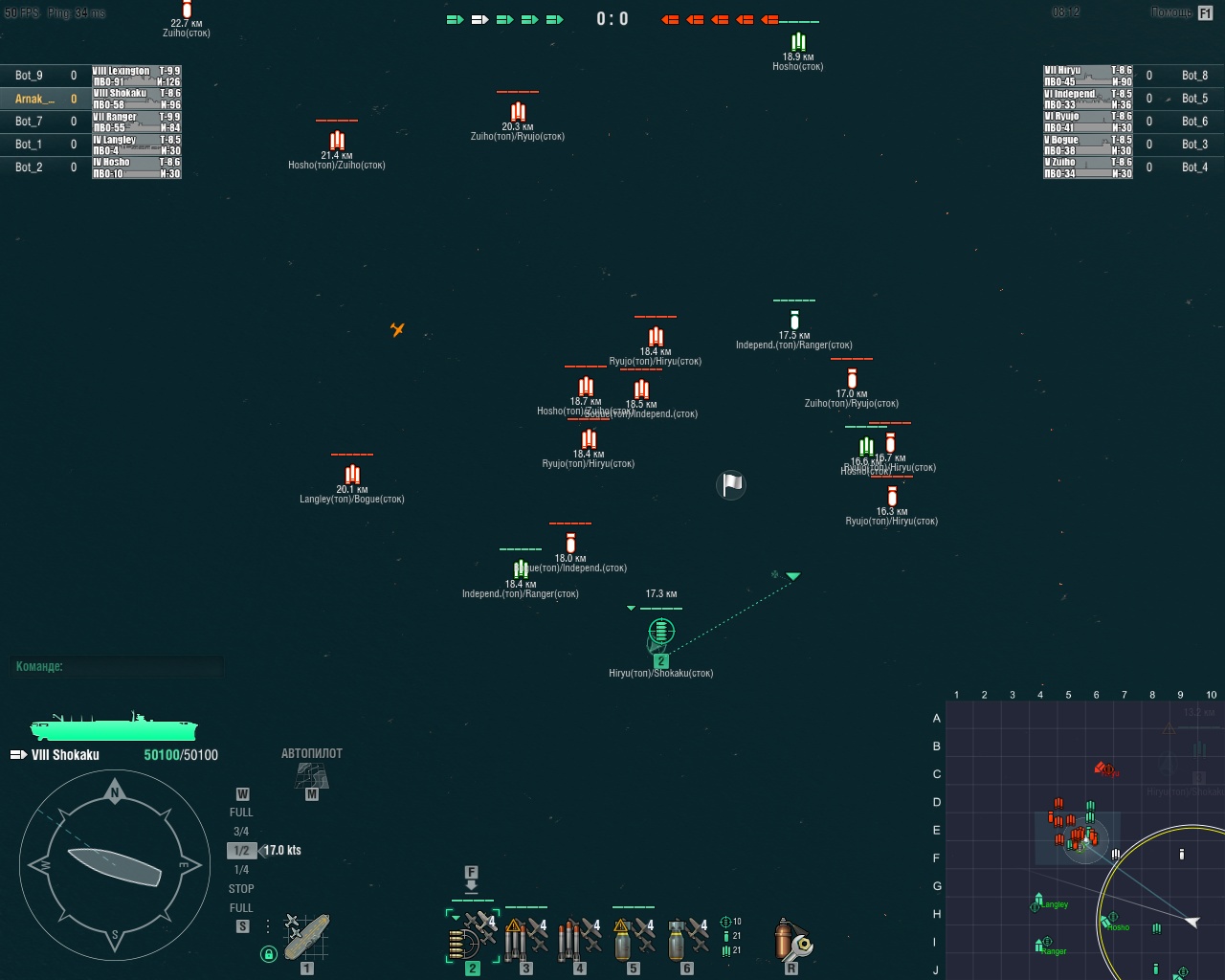Click the highlighted 1/2 speed setting
The width and height of the screenshot is (1225, 980).
tap(241, 851)
